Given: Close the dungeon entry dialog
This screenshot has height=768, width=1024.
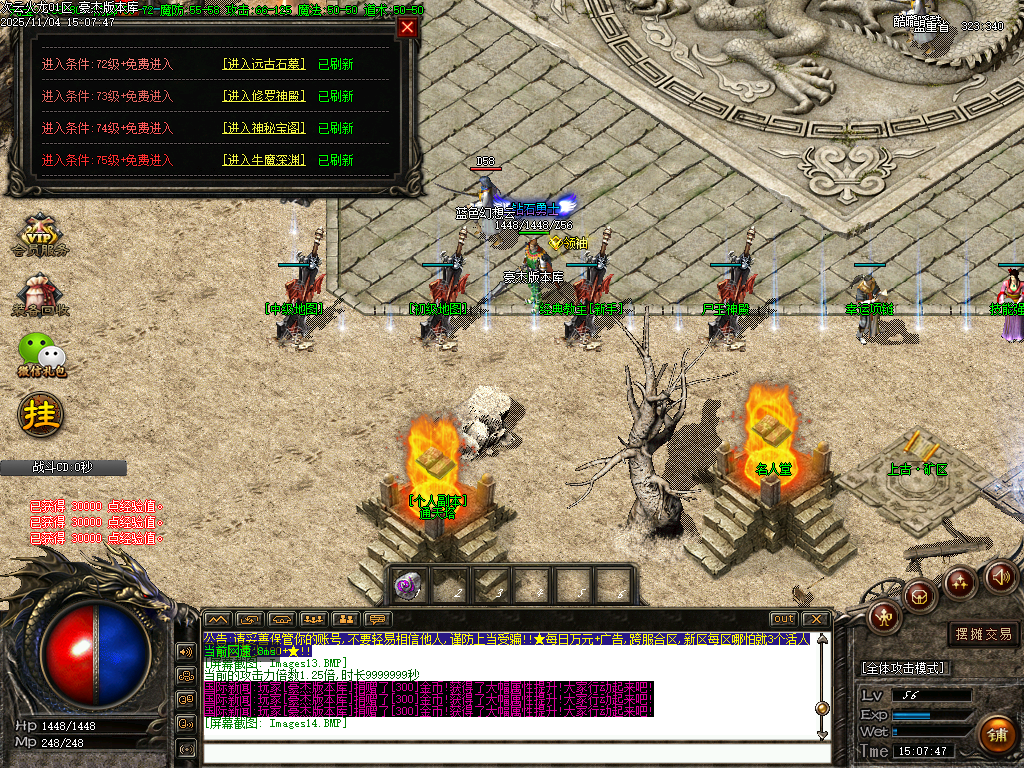Looking at the screenshot, I should click(x=407, y=27).
